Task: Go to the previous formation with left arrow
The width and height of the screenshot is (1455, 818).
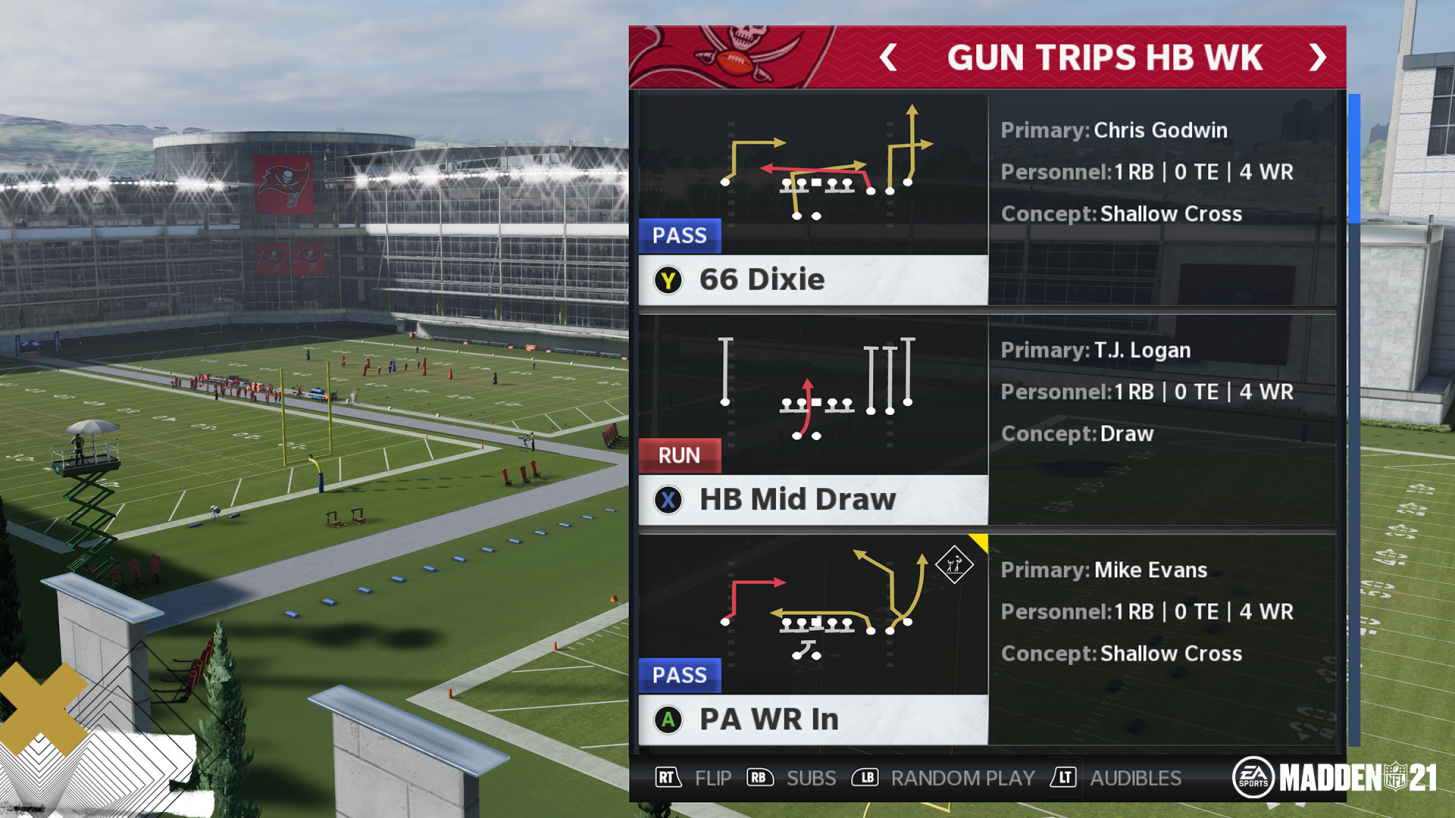Action: point(888,58)
